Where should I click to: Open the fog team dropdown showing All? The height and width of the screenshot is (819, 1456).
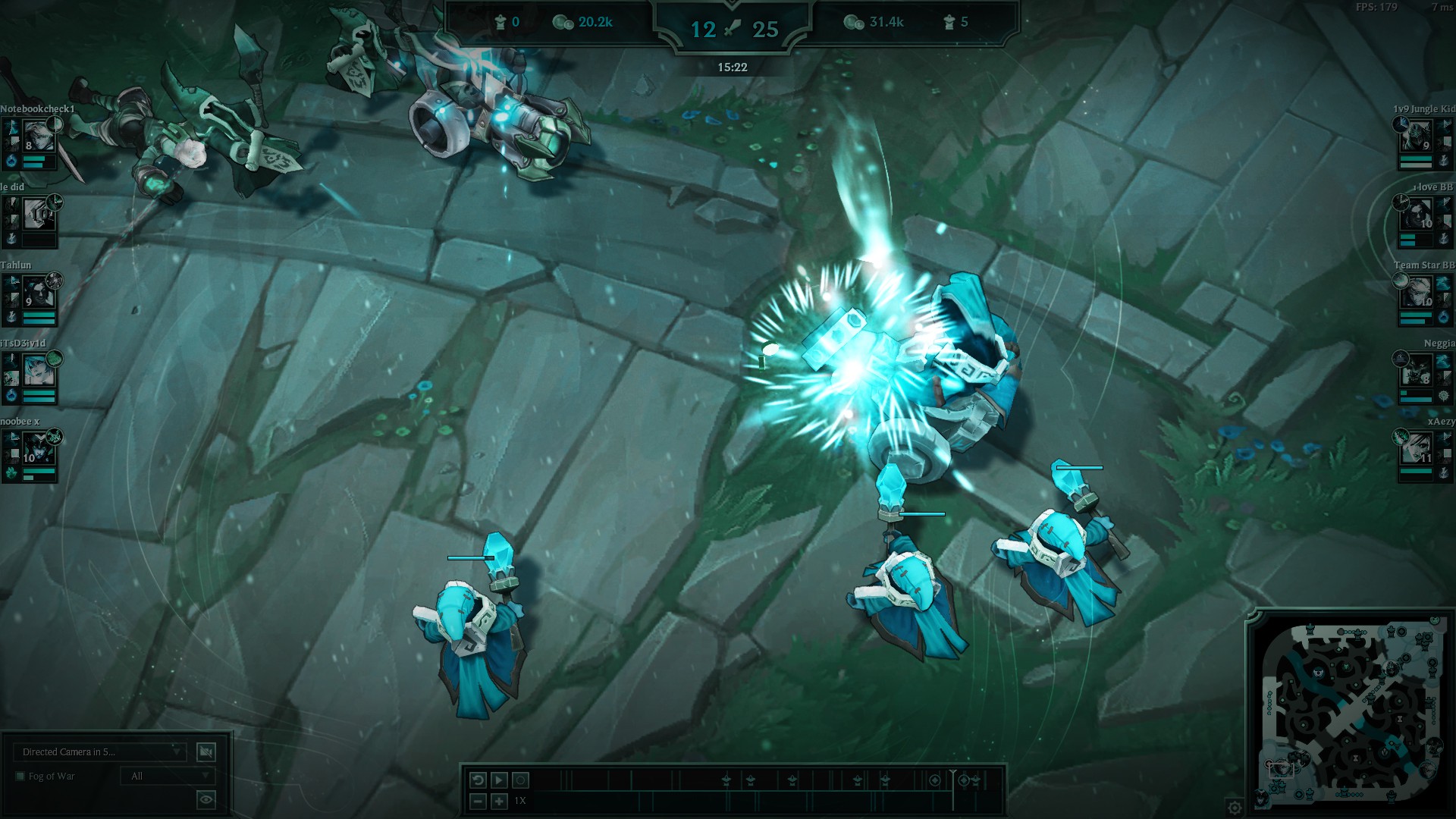pyautogui.click(x=168, y=776)
